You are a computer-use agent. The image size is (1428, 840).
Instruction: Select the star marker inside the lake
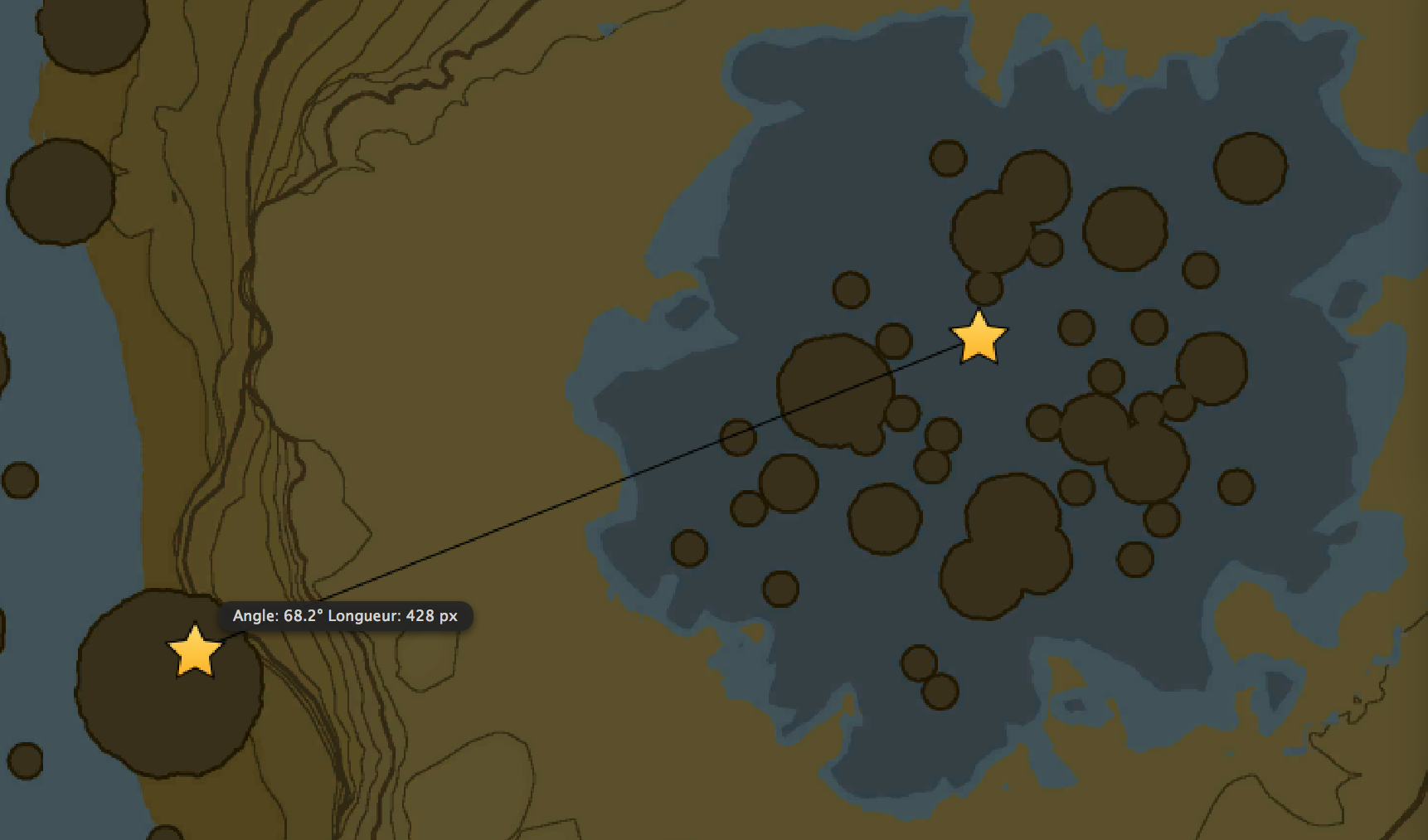pos(979,340)
